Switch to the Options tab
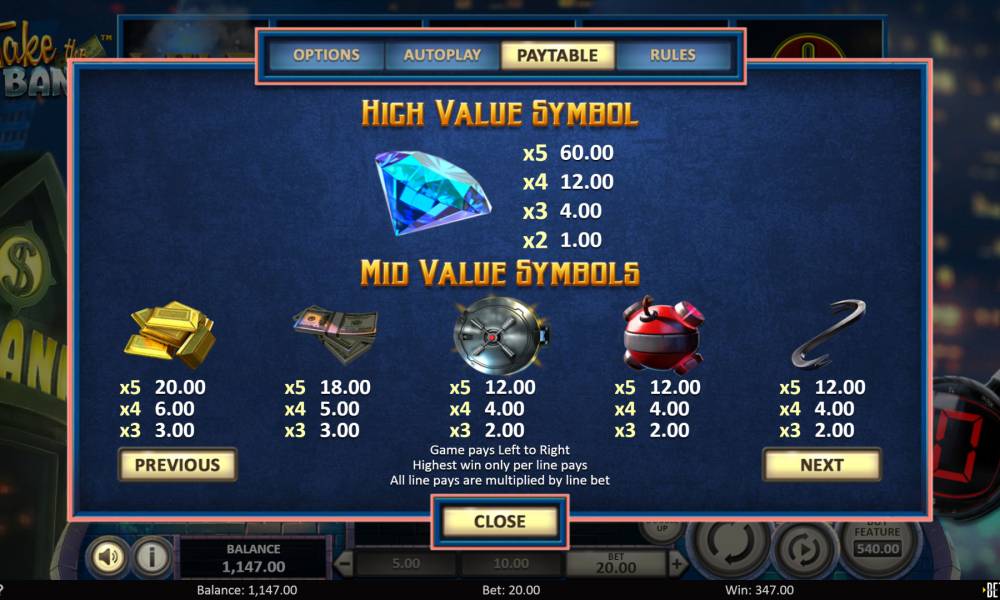The width and height of the screenshot is (1000, 600). [x=326, y=55]
